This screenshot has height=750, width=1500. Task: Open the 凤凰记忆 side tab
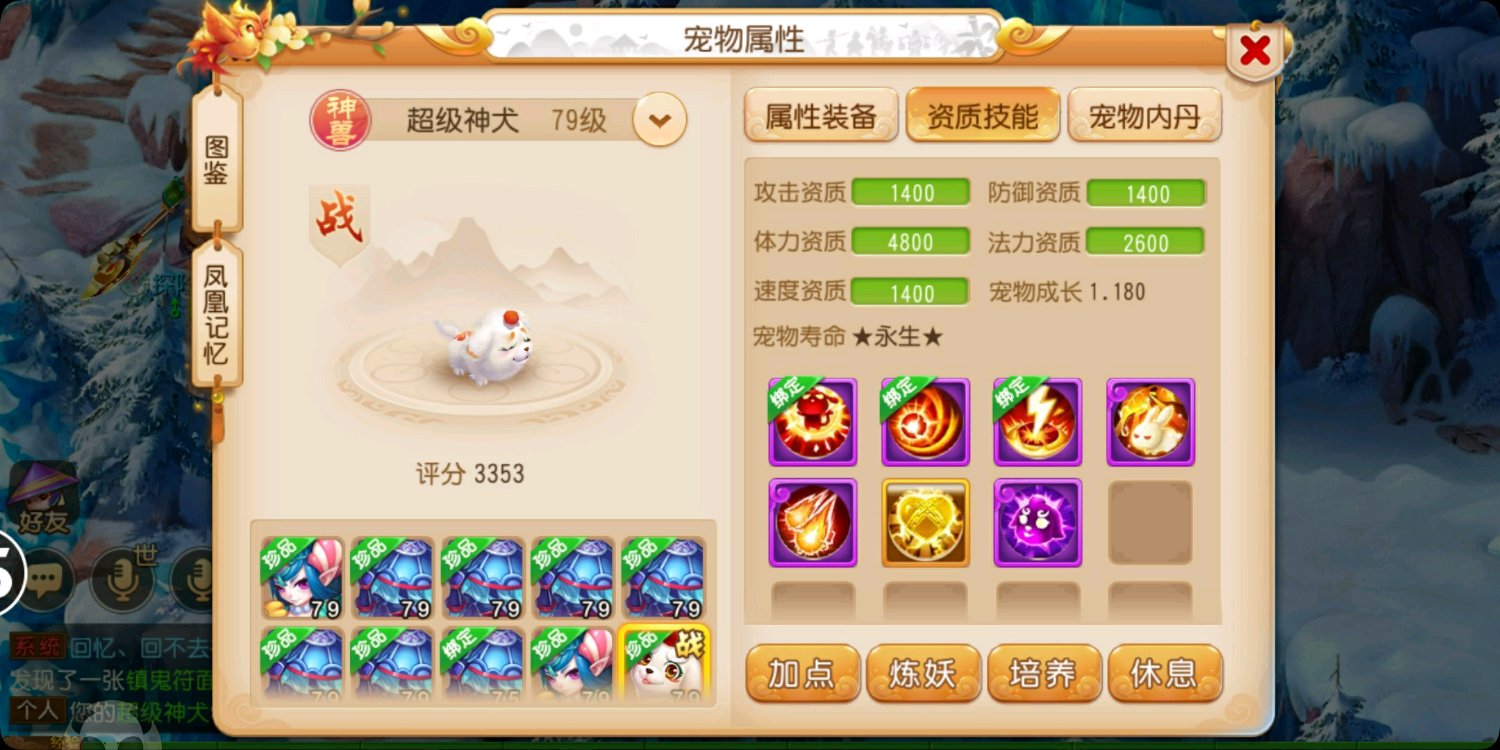point(215,315)
